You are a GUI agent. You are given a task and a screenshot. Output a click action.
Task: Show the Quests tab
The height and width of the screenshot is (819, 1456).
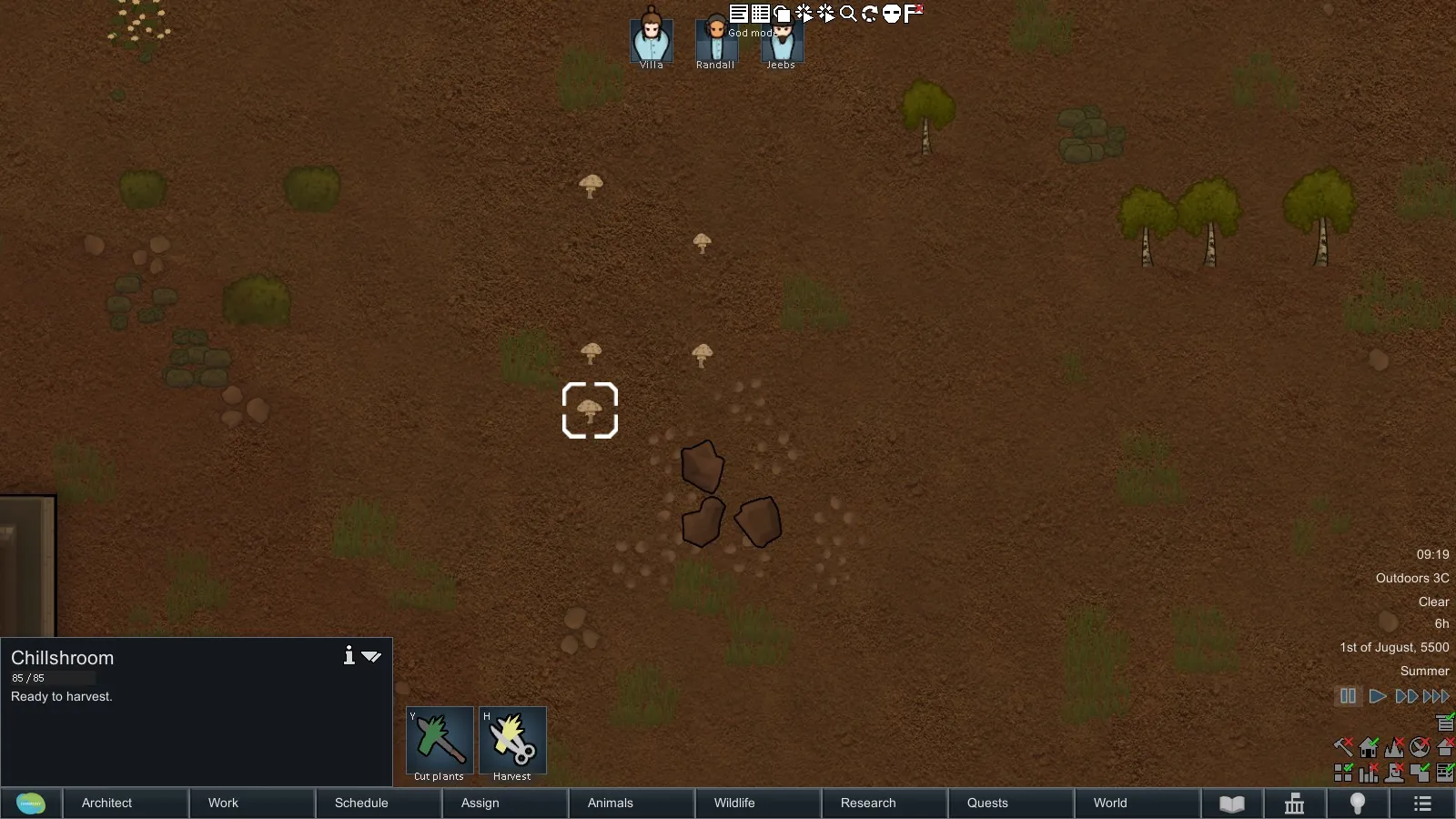pos(987,803)
